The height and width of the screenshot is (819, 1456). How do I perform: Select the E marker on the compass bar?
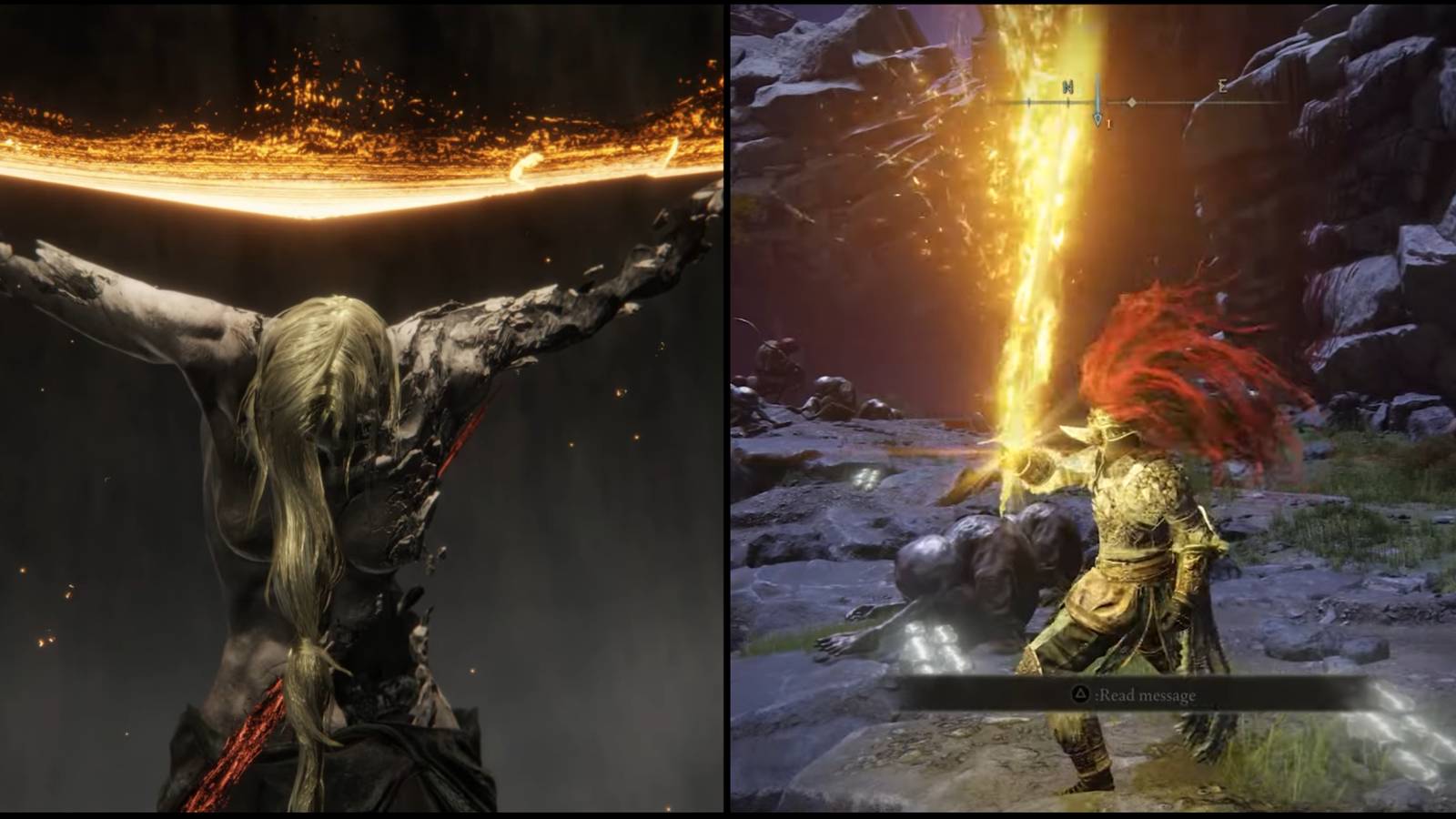point(1219,86)
